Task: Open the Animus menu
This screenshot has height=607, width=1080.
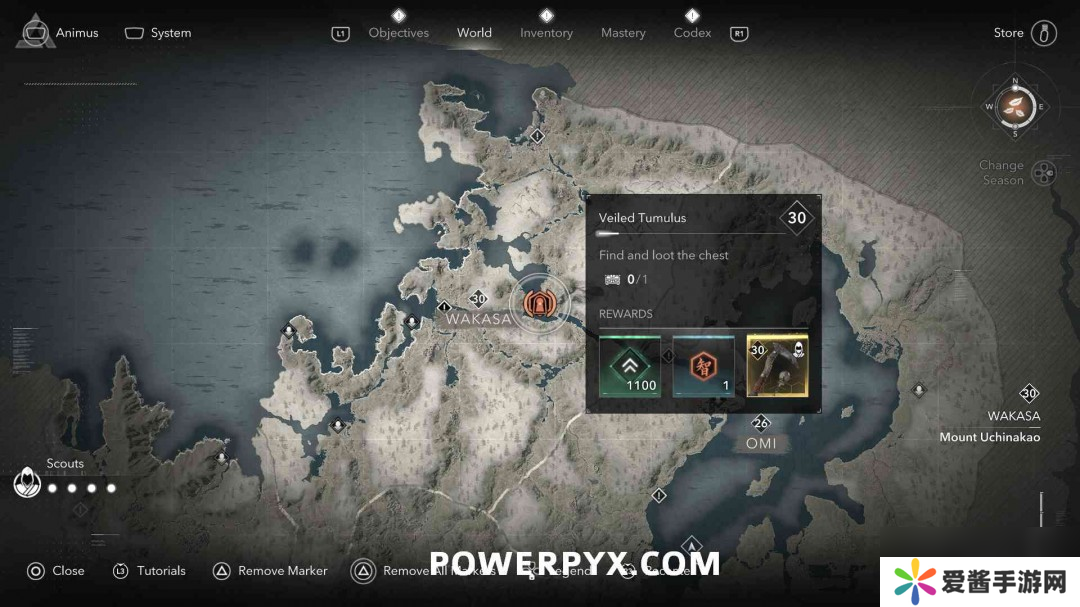Action: click(60, 33)
